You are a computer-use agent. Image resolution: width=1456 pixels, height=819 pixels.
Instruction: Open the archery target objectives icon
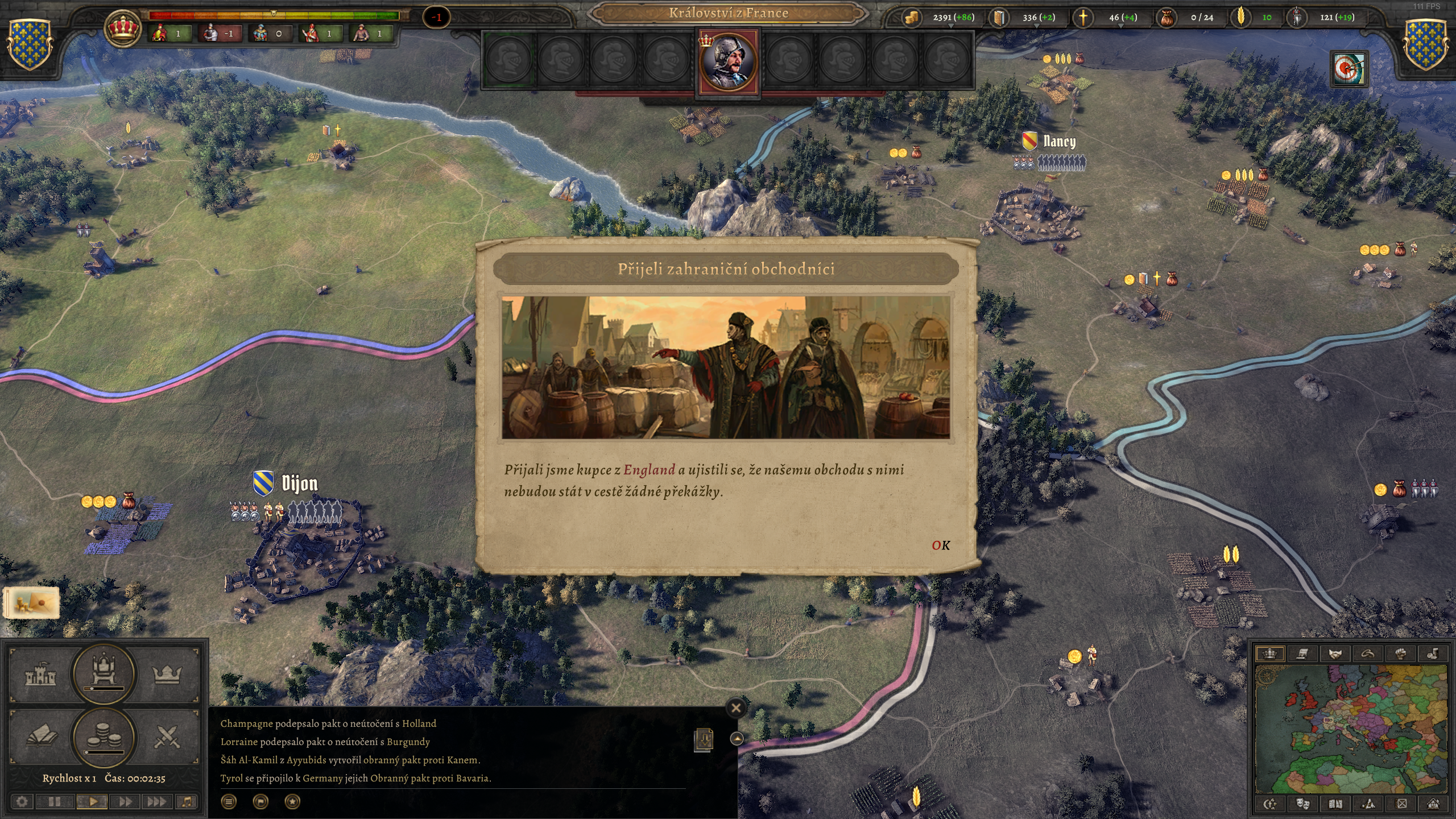coord(1349,69)
